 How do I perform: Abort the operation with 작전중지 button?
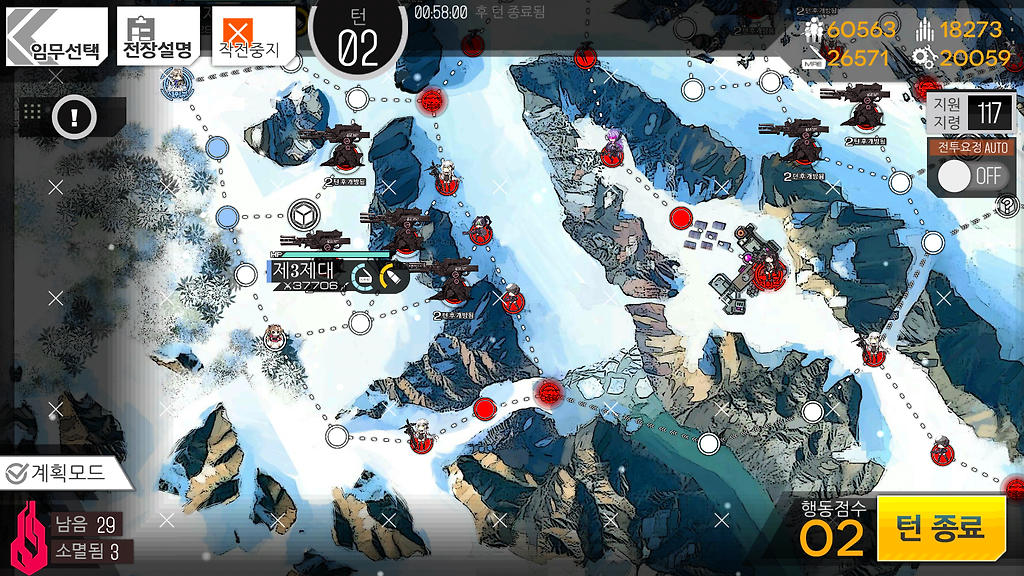pyautogui.click(x=252, y=36)
